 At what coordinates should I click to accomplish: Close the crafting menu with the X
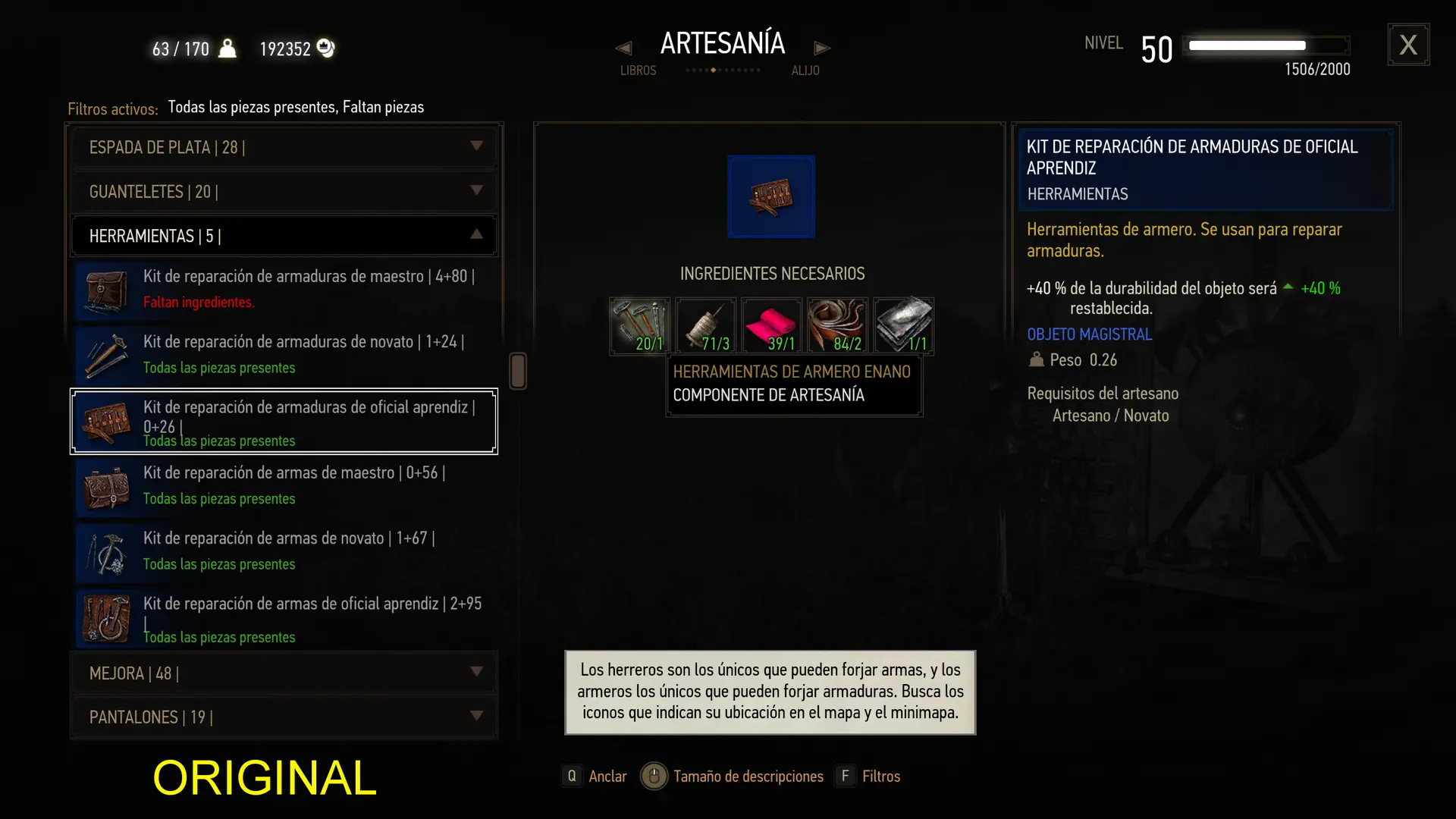1408,45
